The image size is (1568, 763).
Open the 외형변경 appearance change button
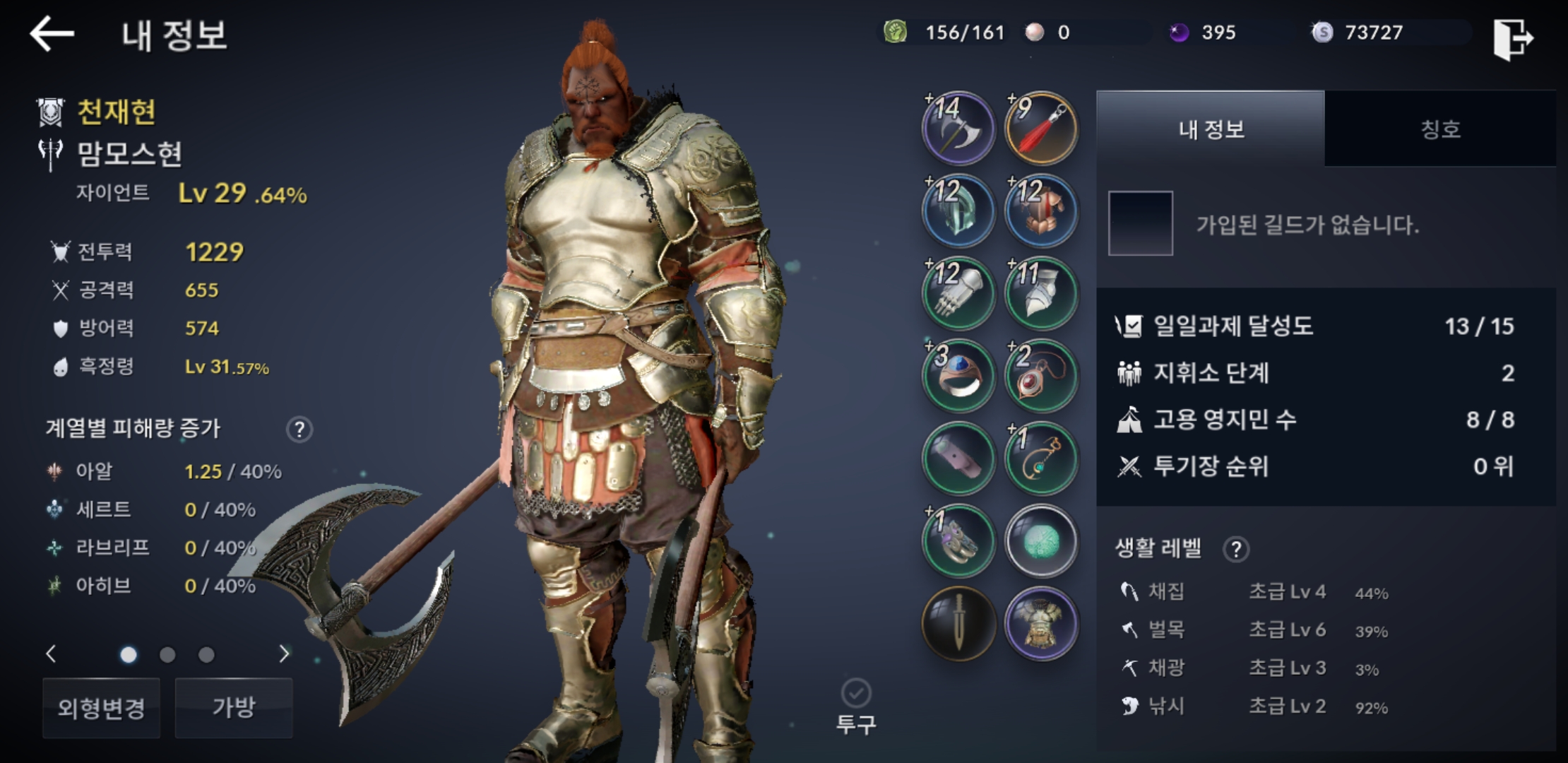point(101,707)
